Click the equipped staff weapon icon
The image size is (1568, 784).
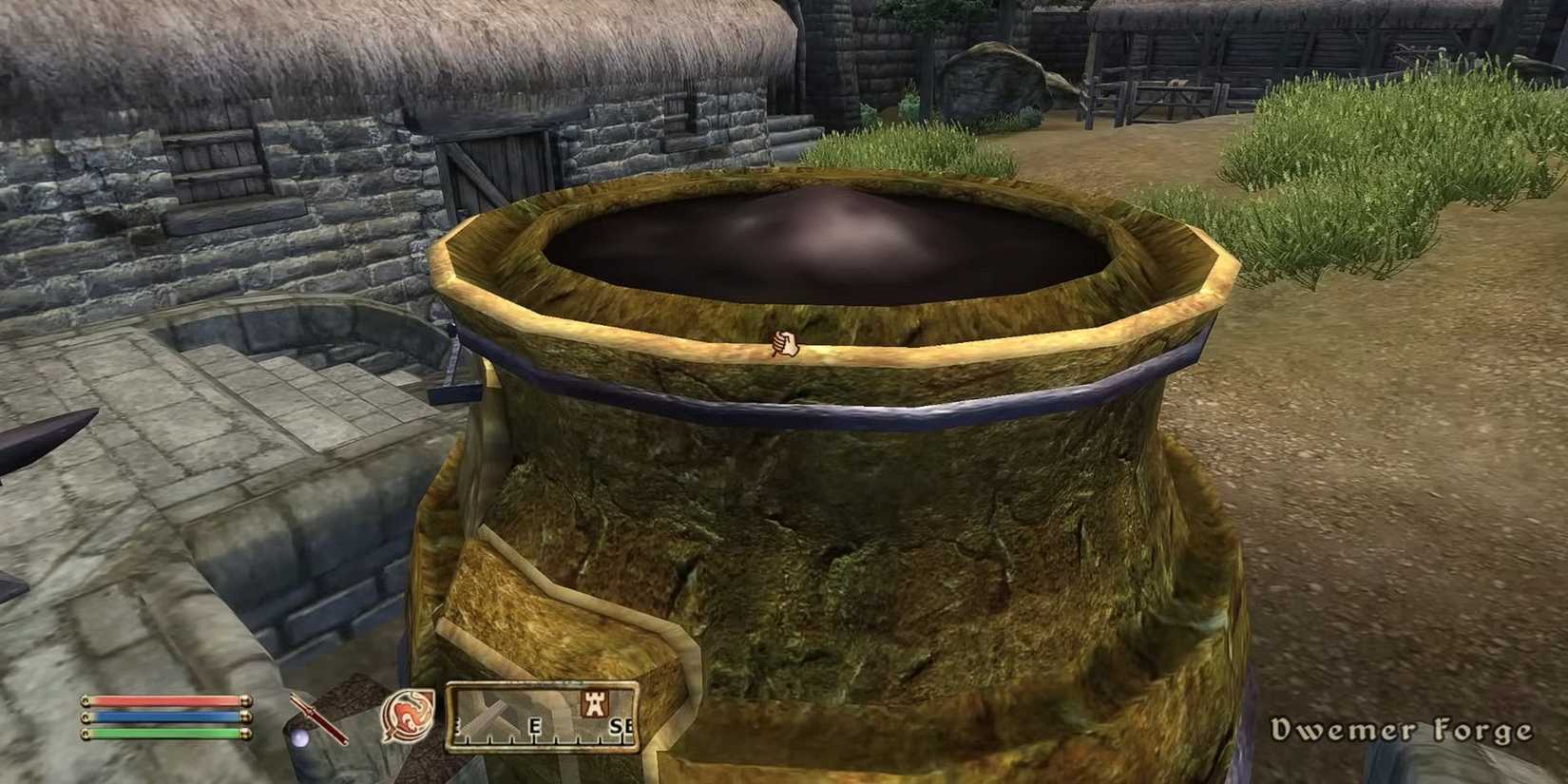317,720
